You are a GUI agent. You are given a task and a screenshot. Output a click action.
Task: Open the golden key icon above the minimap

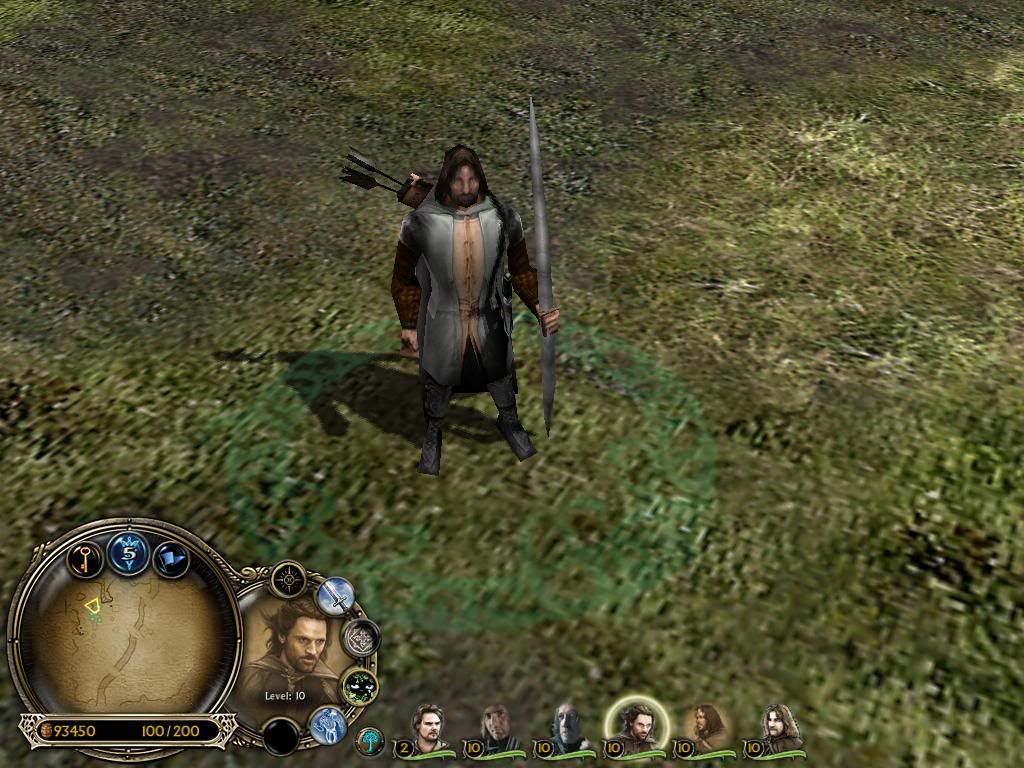pos(85,556)
